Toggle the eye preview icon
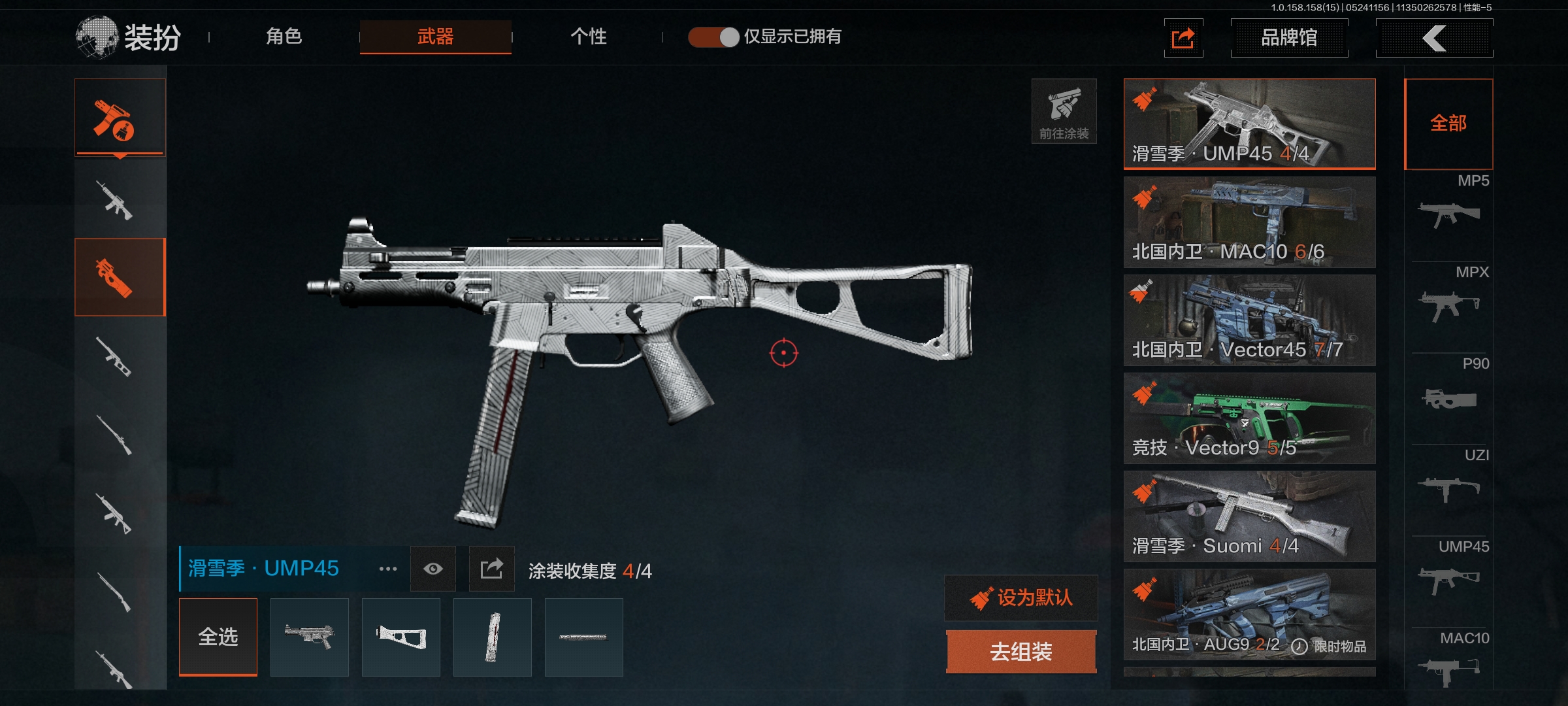Image resolution: width=1568 pixels, height=706 pixels. coord(433,569)
